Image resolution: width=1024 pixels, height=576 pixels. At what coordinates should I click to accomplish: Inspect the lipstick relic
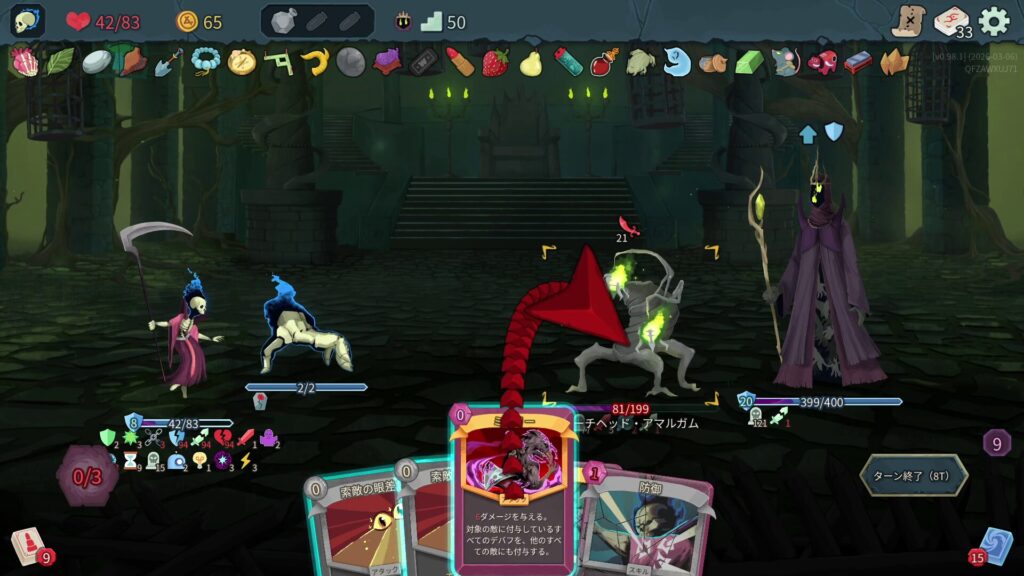[459, 62]
